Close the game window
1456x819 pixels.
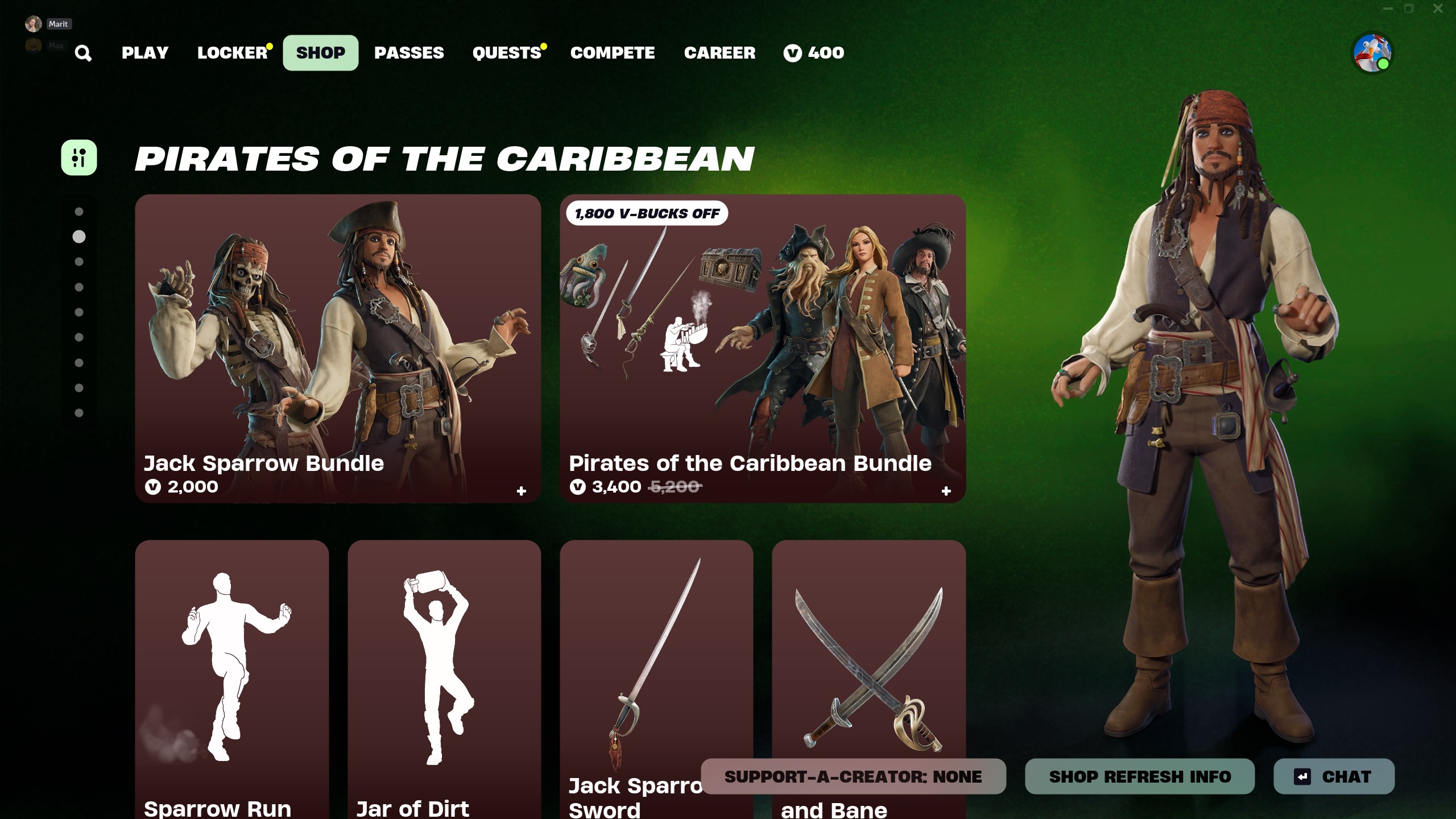pyautogui.click(x=1438, y=9)
